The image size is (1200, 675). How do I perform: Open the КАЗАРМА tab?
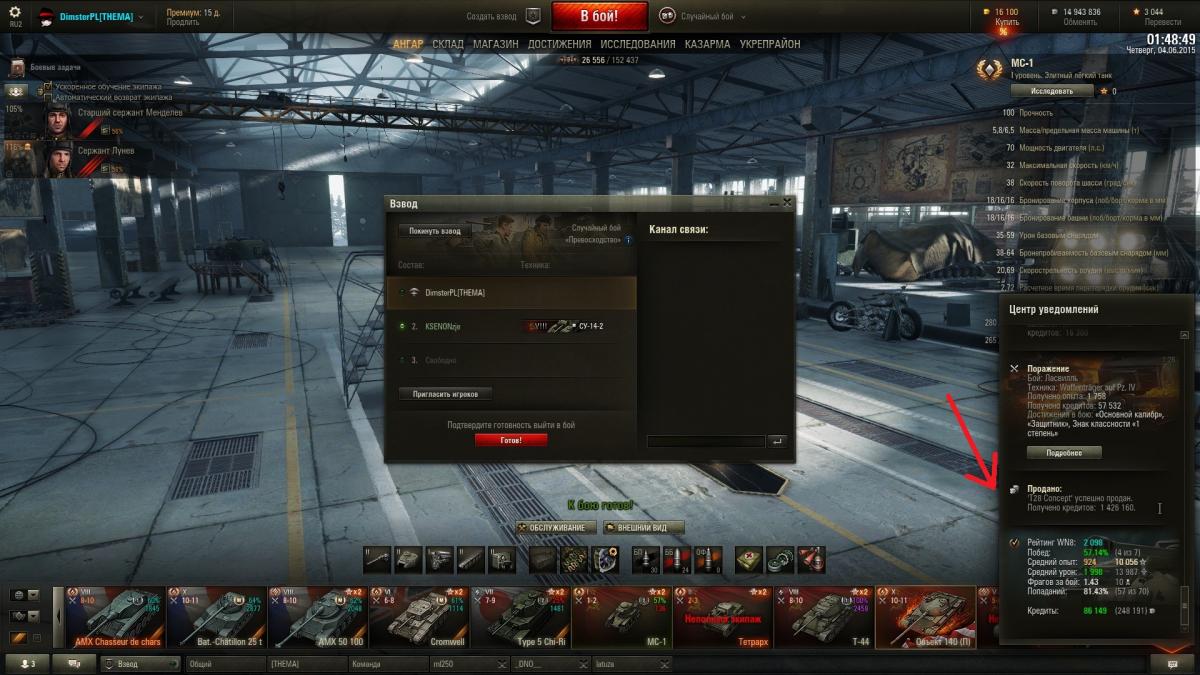[x=707, y=45]
